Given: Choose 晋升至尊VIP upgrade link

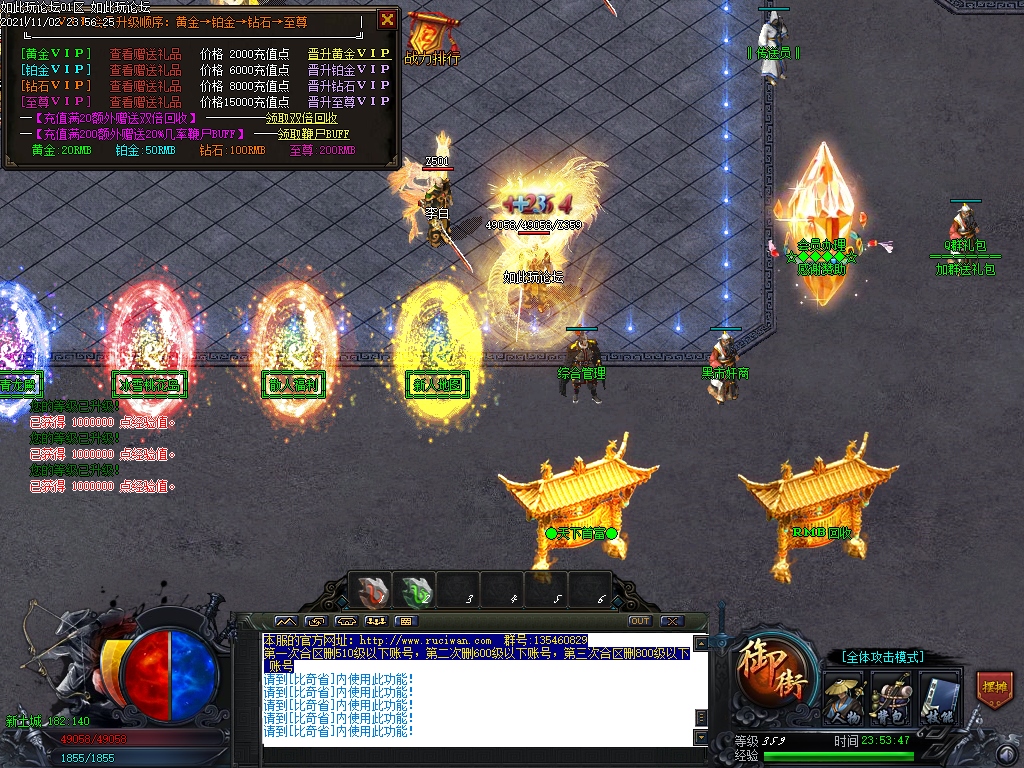Looking at the screenshot, I should 349,102.
